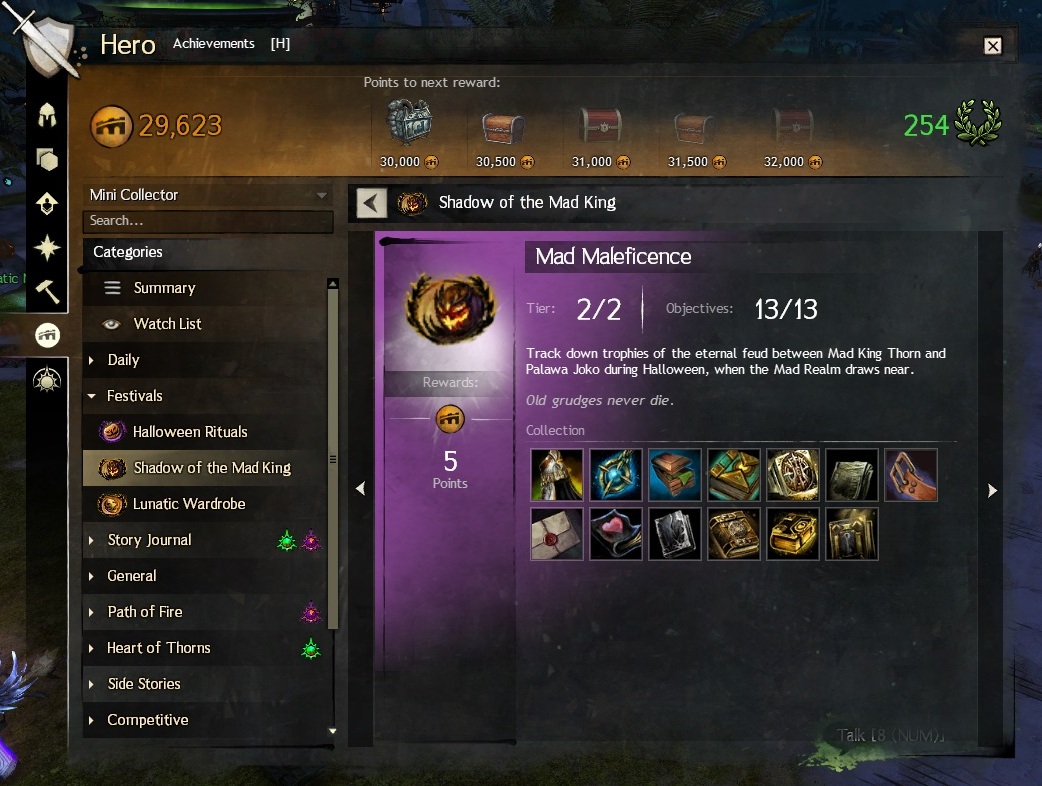Show the previous achievement with left arrow
Image resolution: width=1042 pixels, height=786 pixels.
[360, 488]
